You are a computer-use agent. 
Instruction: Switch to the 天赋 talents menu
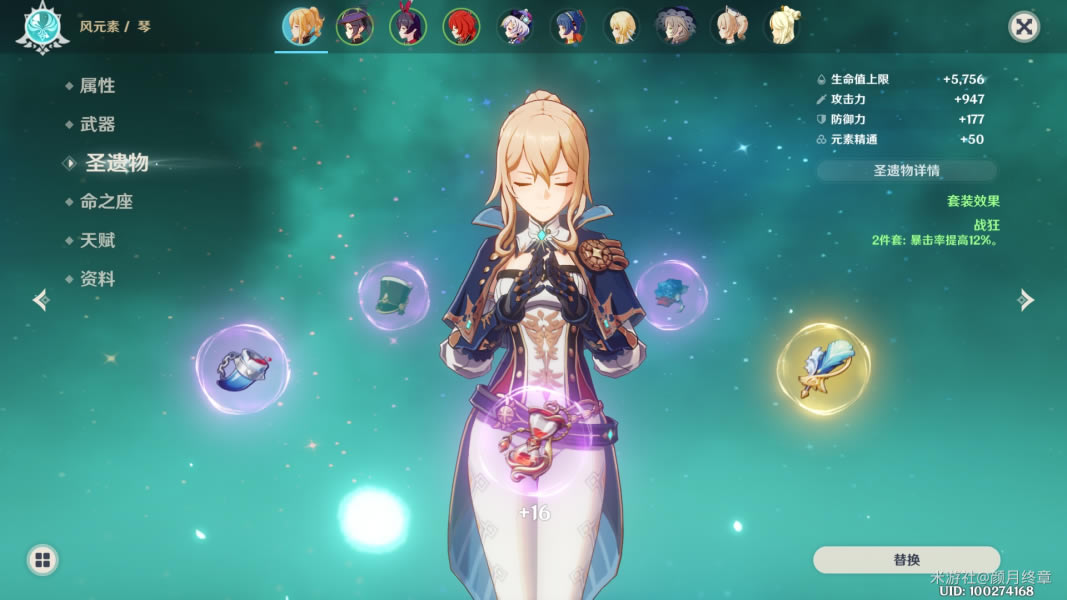(x=97, y=240)
